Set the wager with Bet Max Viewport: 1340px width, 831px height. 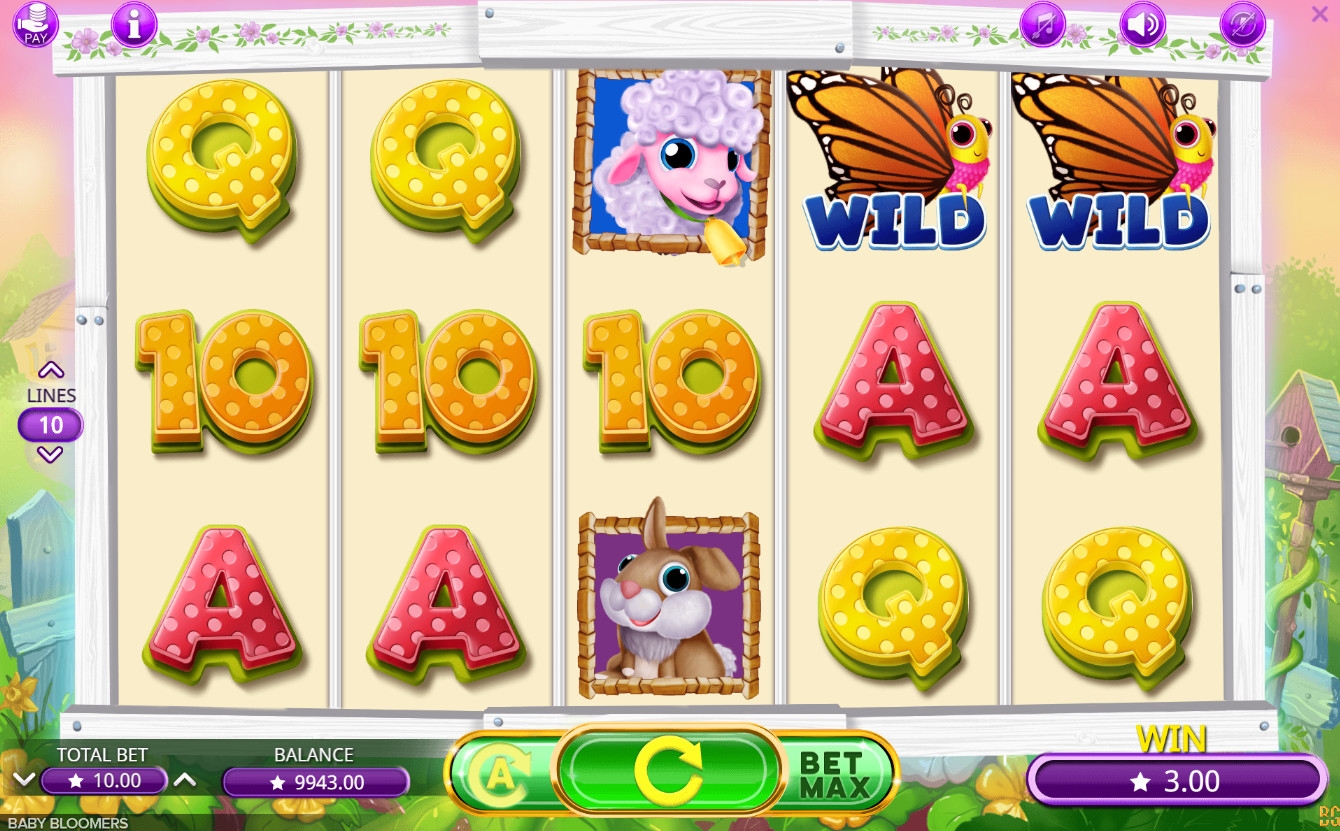point(834,773)
